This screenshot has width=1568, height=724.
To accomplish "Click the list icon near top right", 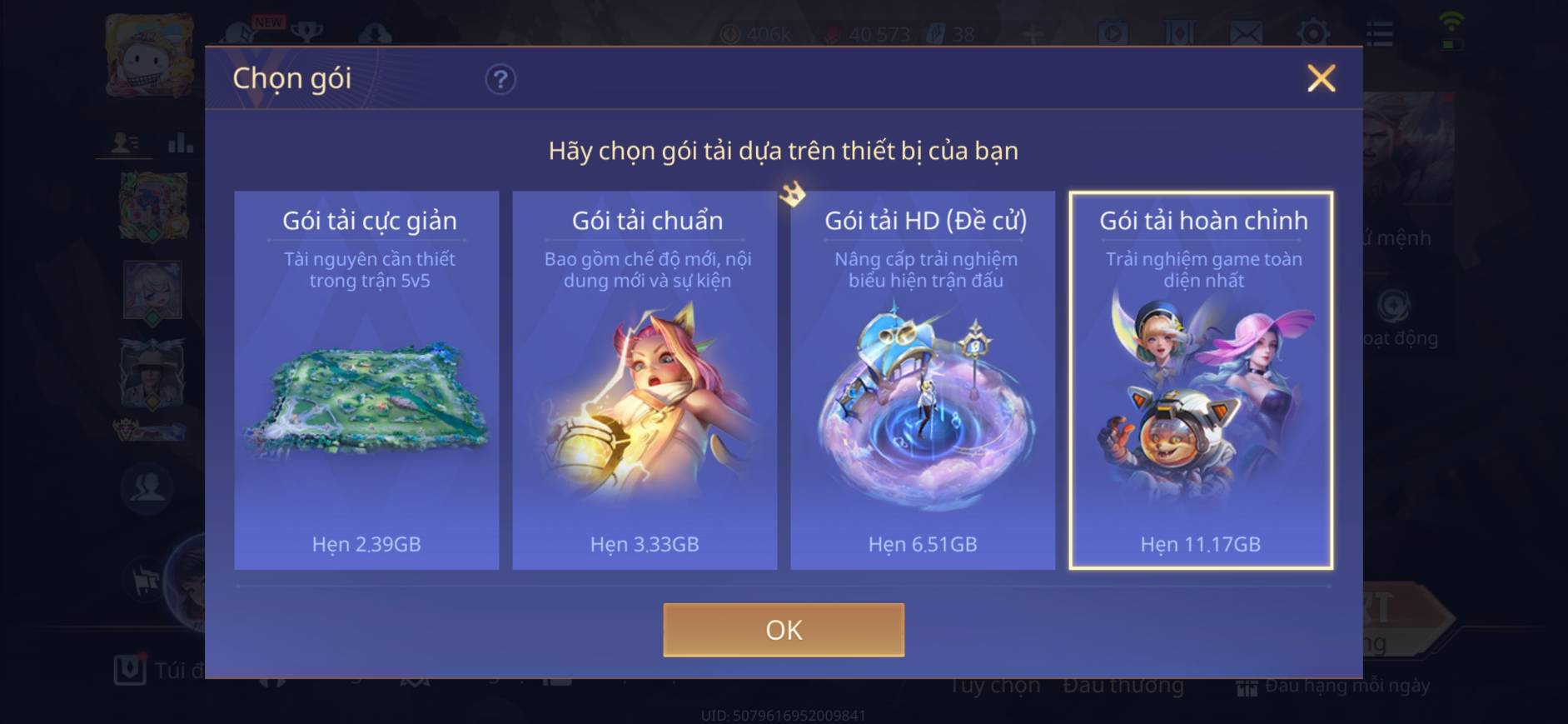I will (x=1379, y=33).
